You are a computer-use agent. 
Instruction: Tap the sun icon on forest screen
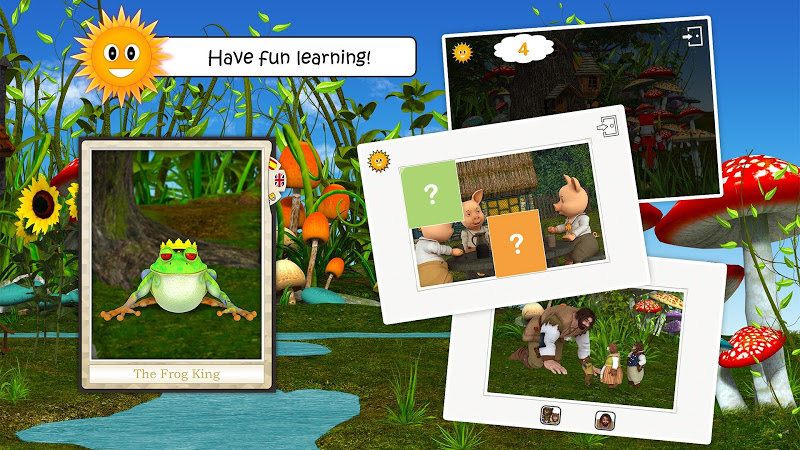pyautogui.click(x=461, y=52)
